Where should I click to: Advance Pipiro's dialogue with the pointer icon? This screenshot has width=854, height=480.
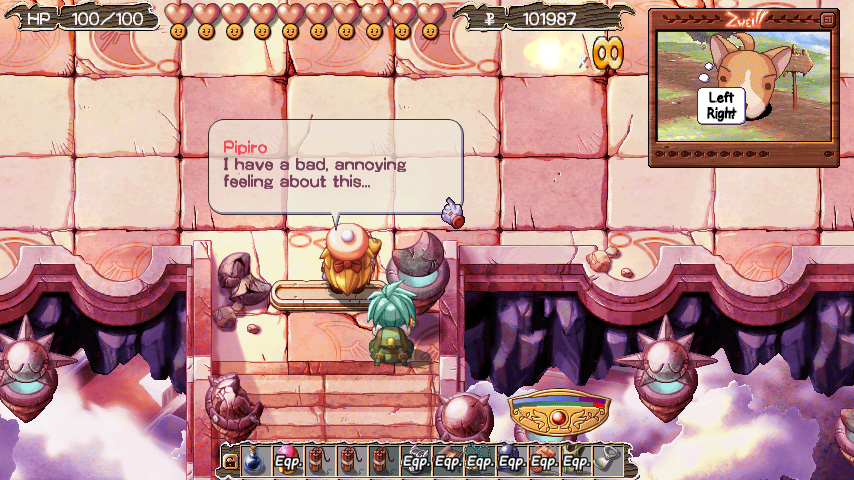coord(454,211)
